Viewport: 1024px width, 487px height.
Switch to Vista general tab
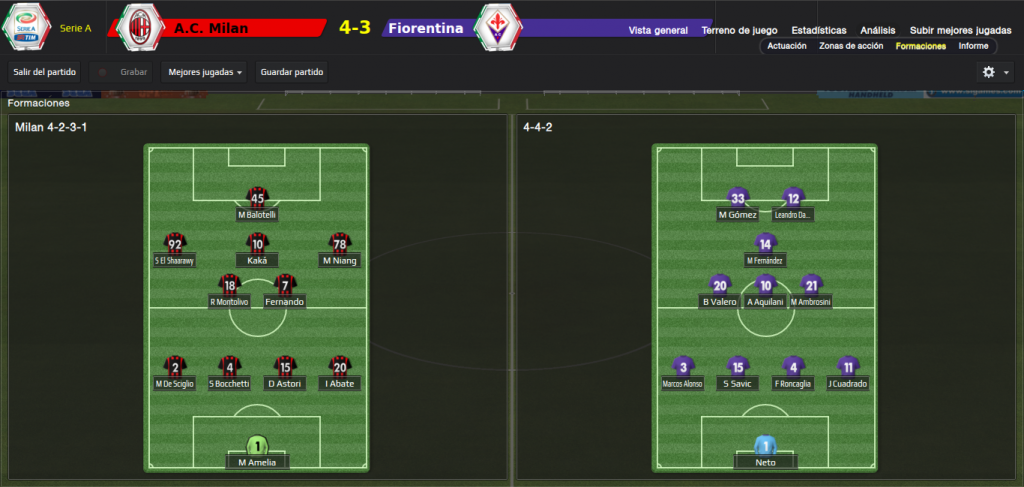tap(658, 30)
